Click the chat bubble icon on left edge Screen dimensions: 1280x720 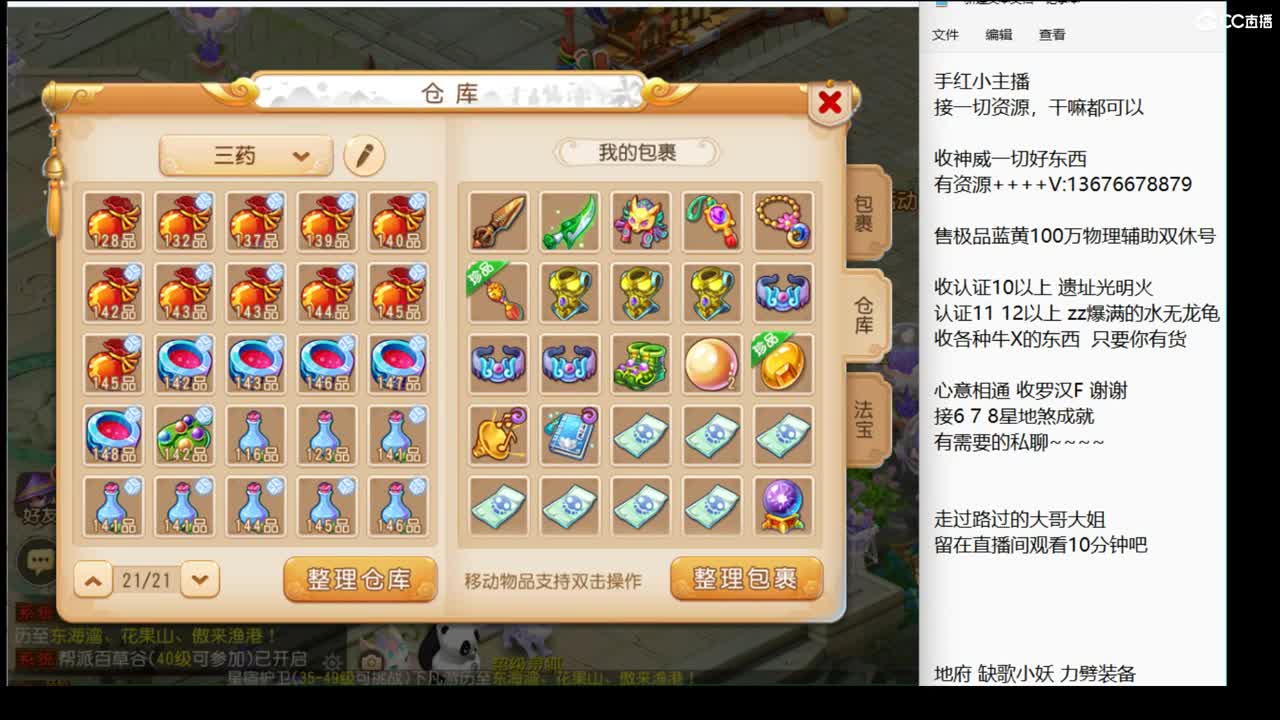coord(36,560)
